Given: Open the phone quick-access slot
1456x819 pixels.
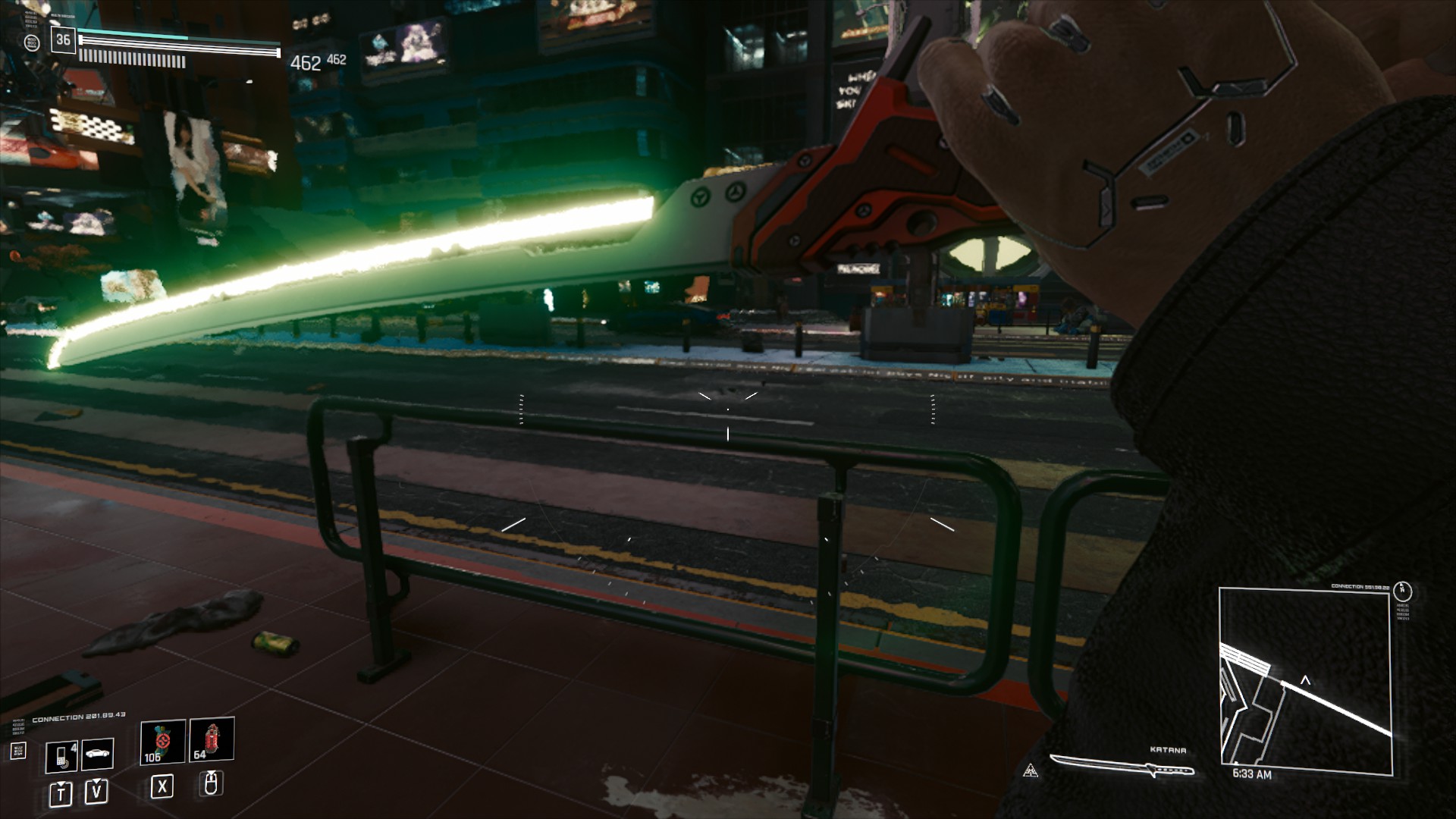Looking at the screenshot, I should pyautogui.click(x=61, y=755).
